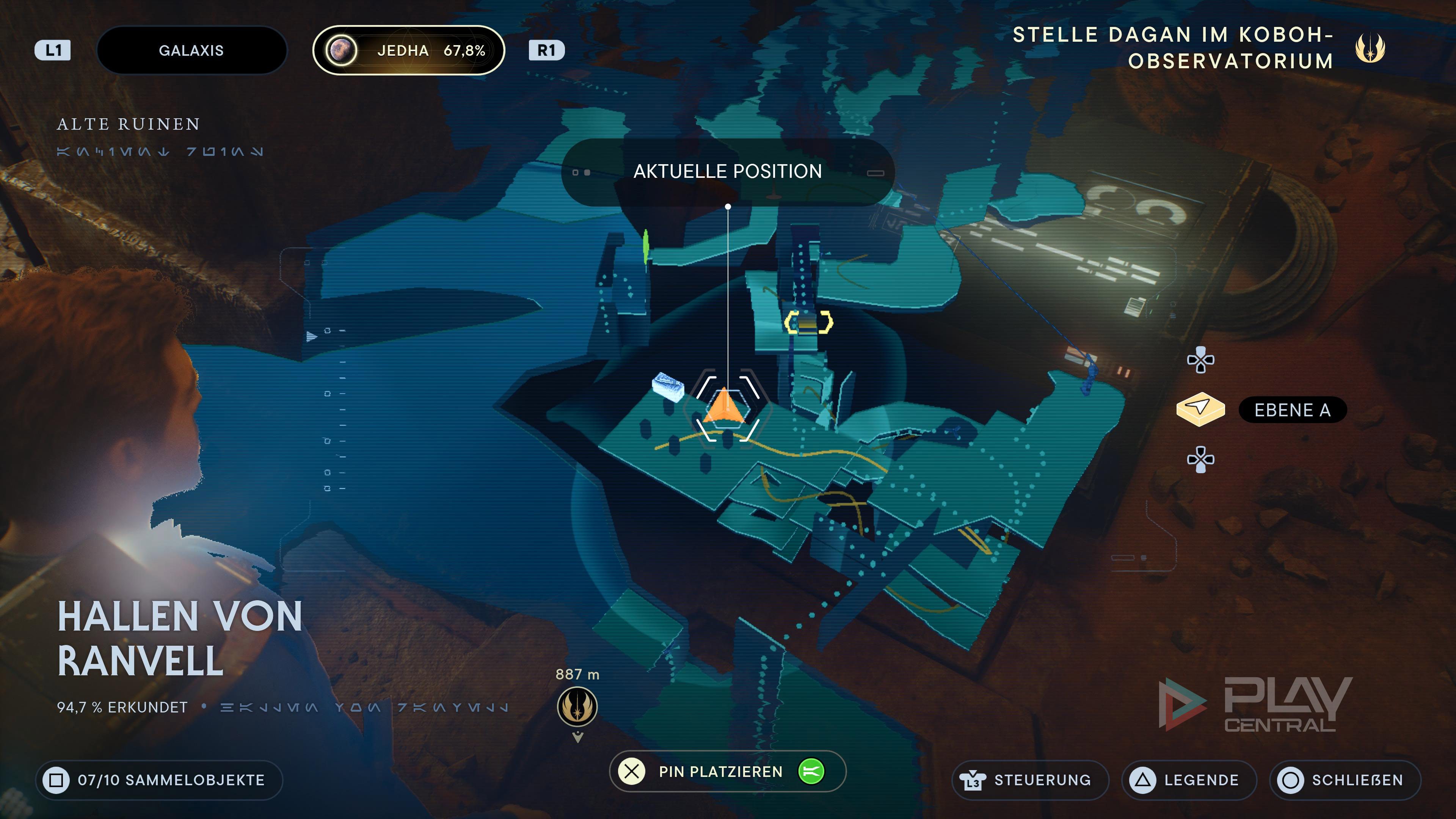Click the 887 m objective distance marker
The image size is (1456, 819).
[577, 706]
